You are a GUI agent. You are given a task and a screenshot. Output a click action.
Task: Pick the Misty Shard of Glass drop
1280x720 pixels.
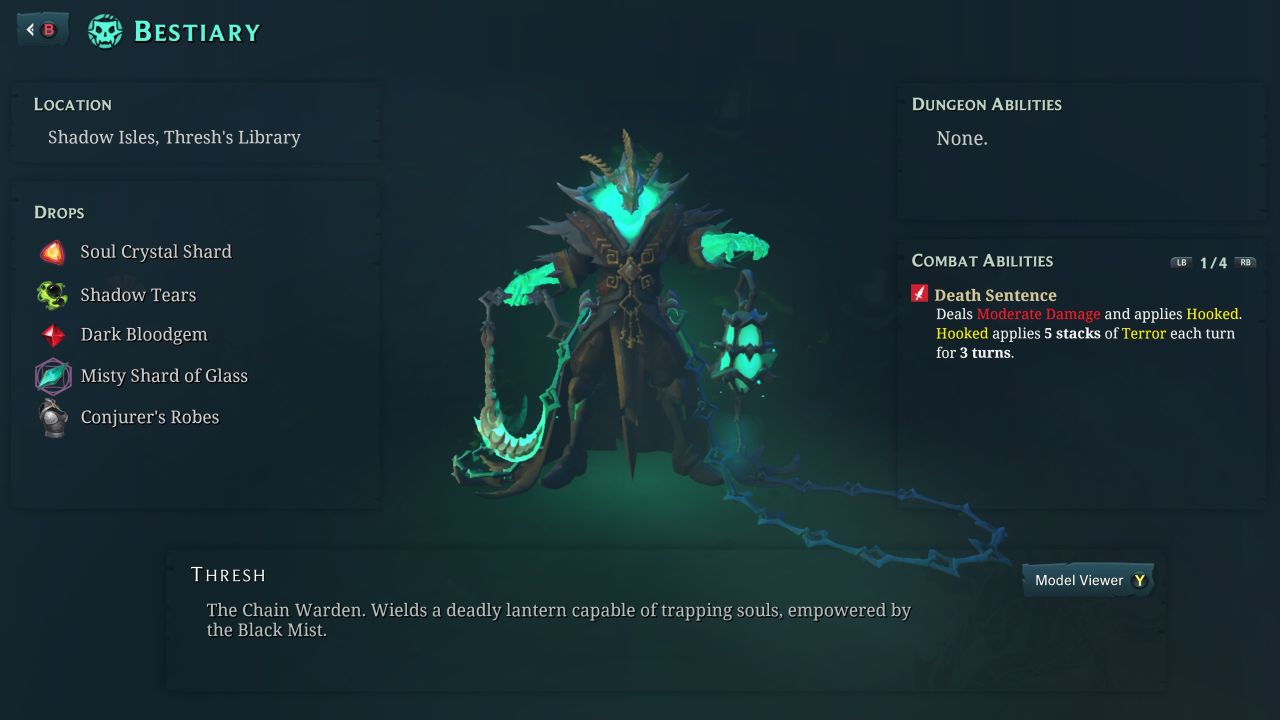[163, 376]
